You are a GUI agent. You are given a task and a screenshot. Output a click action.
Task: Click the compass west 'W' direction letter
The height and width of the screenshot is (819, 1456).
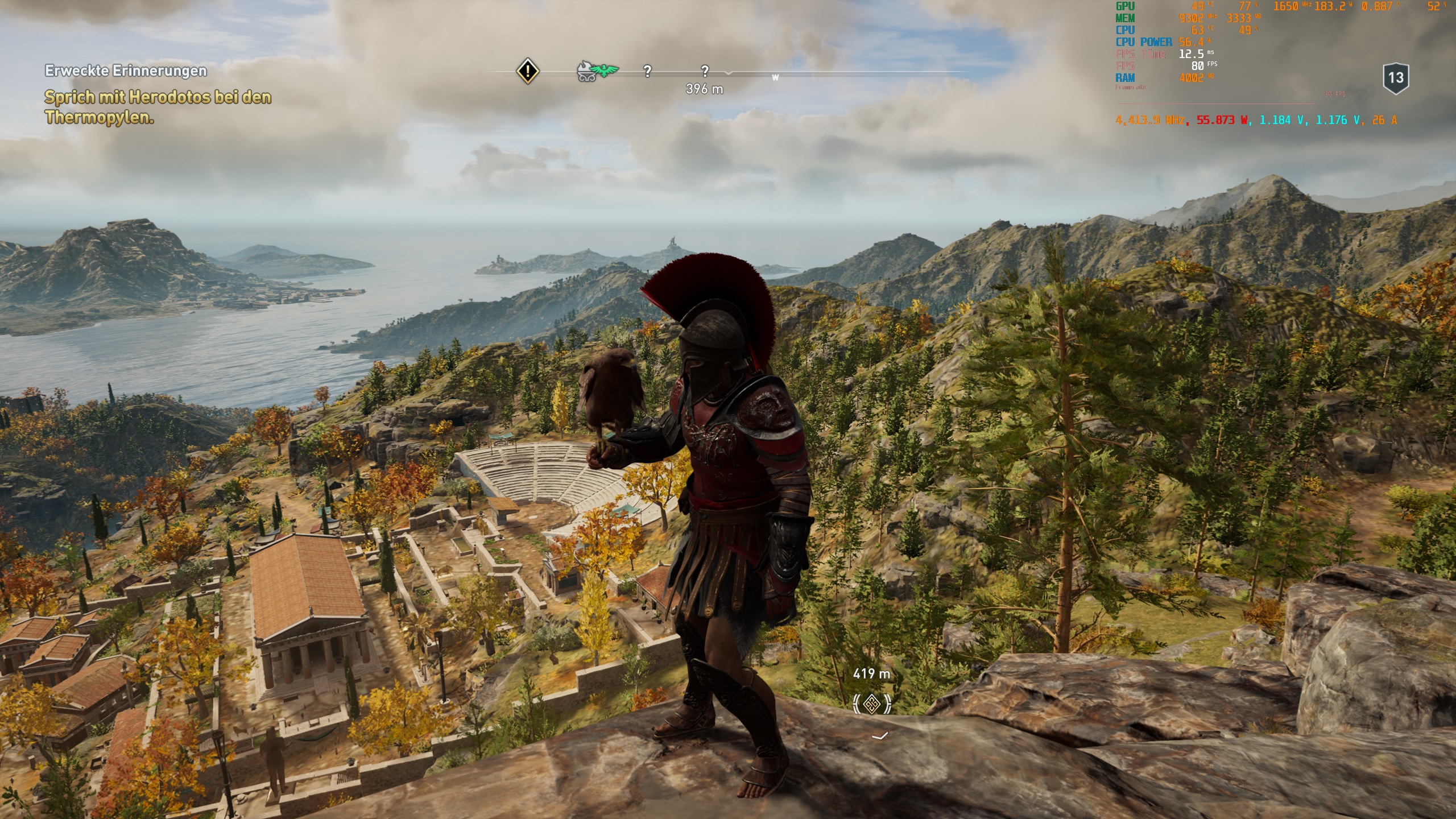(x=775, y=77)
